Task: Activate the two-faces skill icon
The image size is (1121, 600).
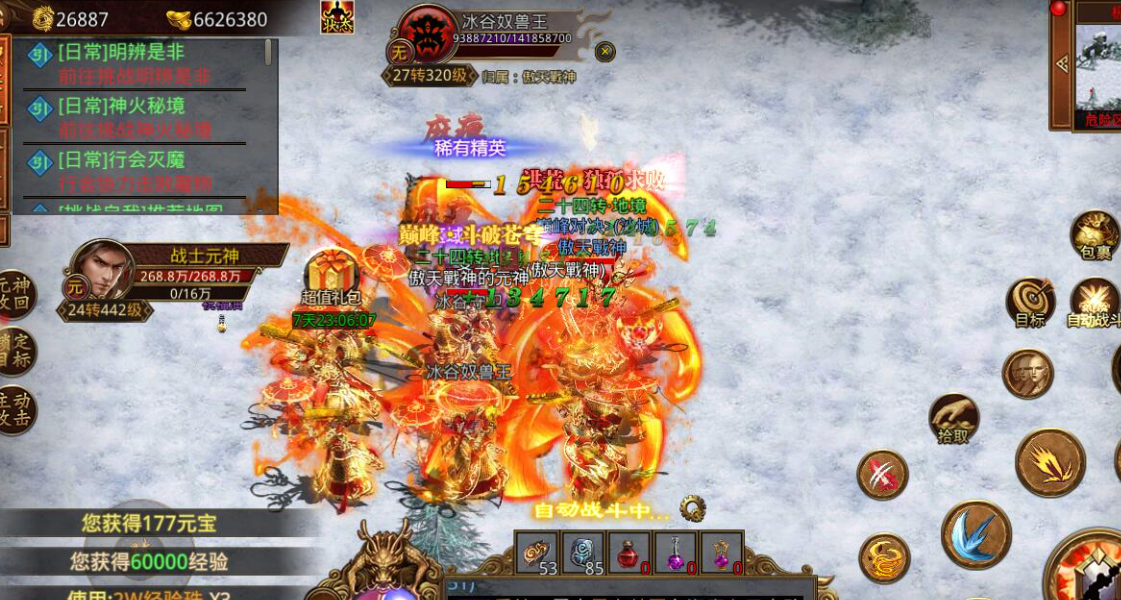Action: pyautogui.click(x=1028, y=373)
